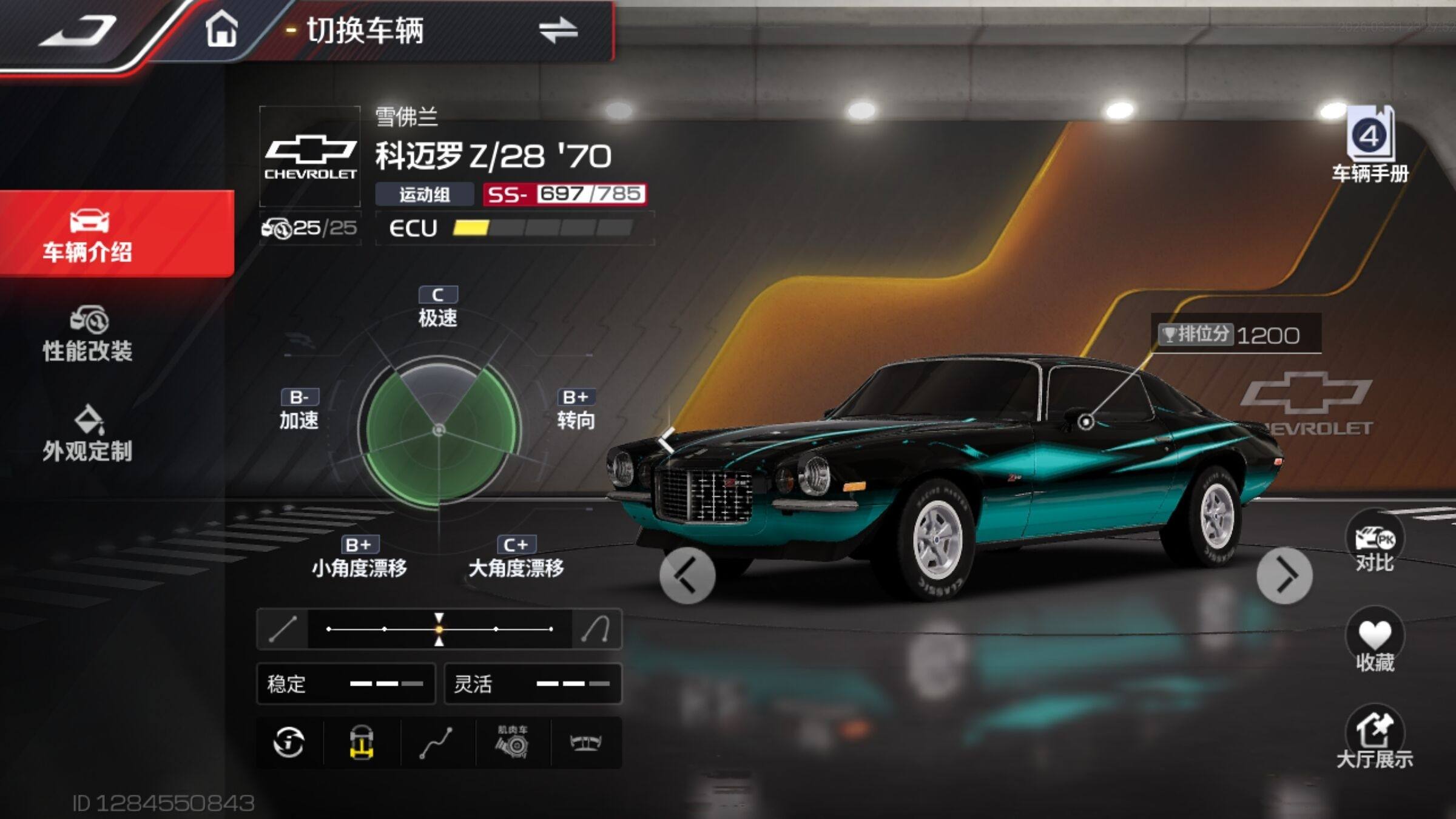This screenshot has height=819, width=1456.
Task: Return to home via the house icon
Action: pos(221,30)
